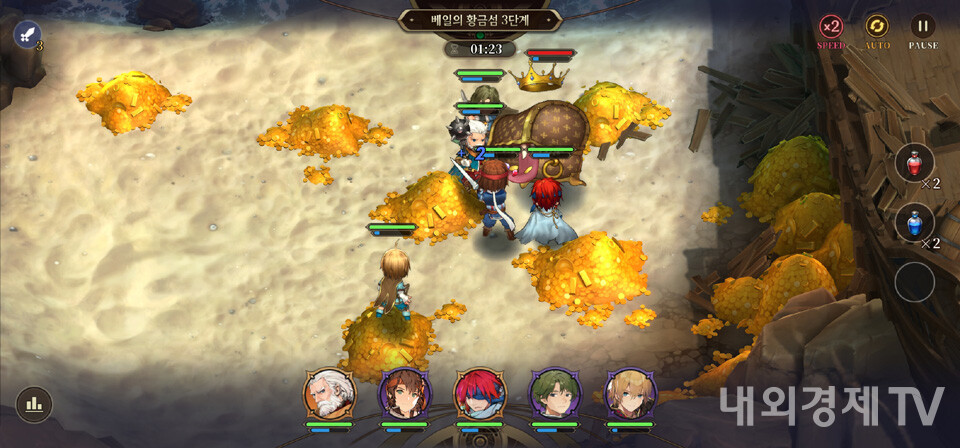Select the brown-haired hero portrait

point(404,394)
